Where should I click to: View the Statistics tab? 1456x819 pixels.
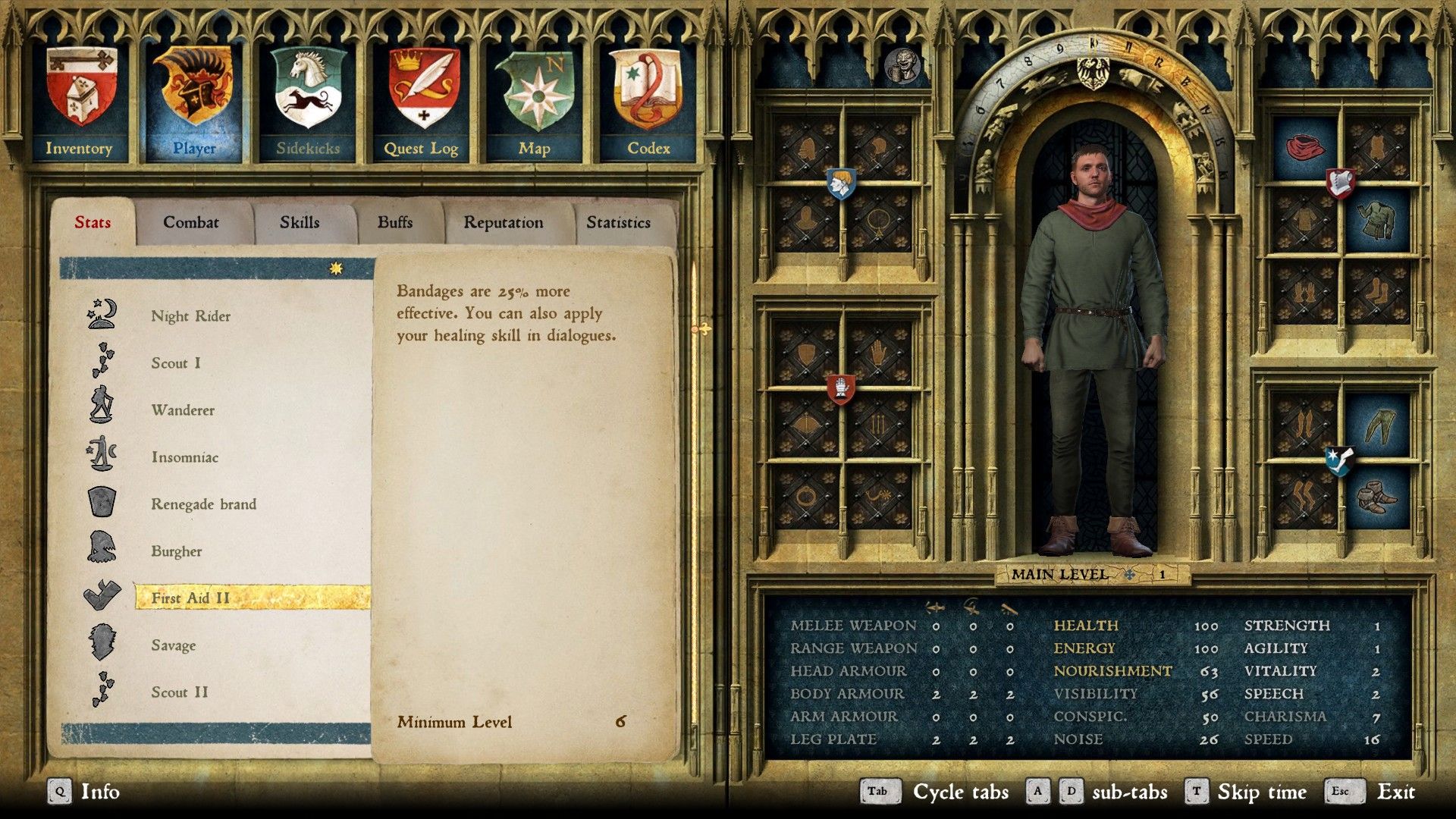point(618,222)
